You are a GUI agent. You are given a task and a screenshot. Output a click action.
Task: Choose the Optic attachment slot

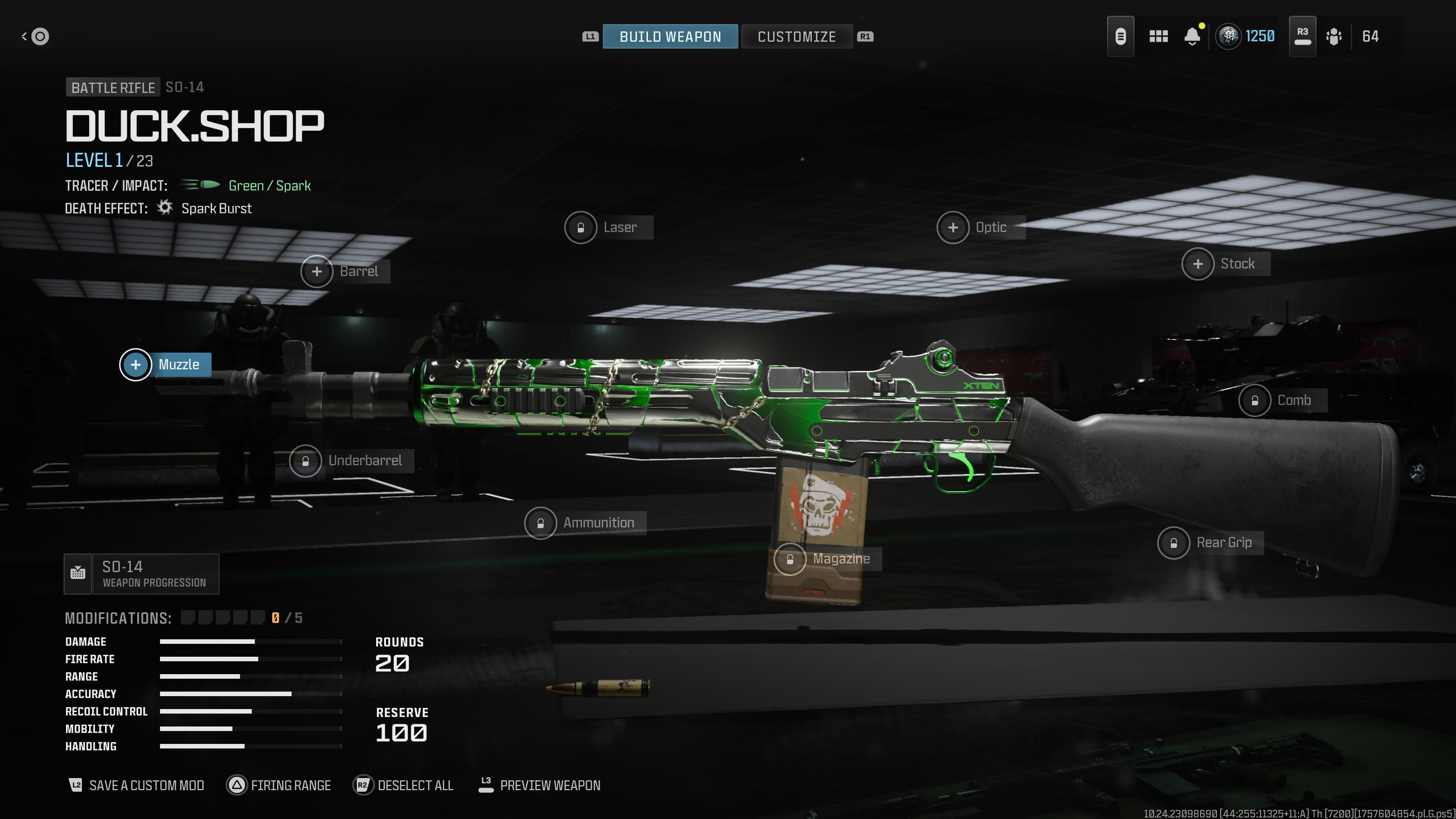(953, 227)
